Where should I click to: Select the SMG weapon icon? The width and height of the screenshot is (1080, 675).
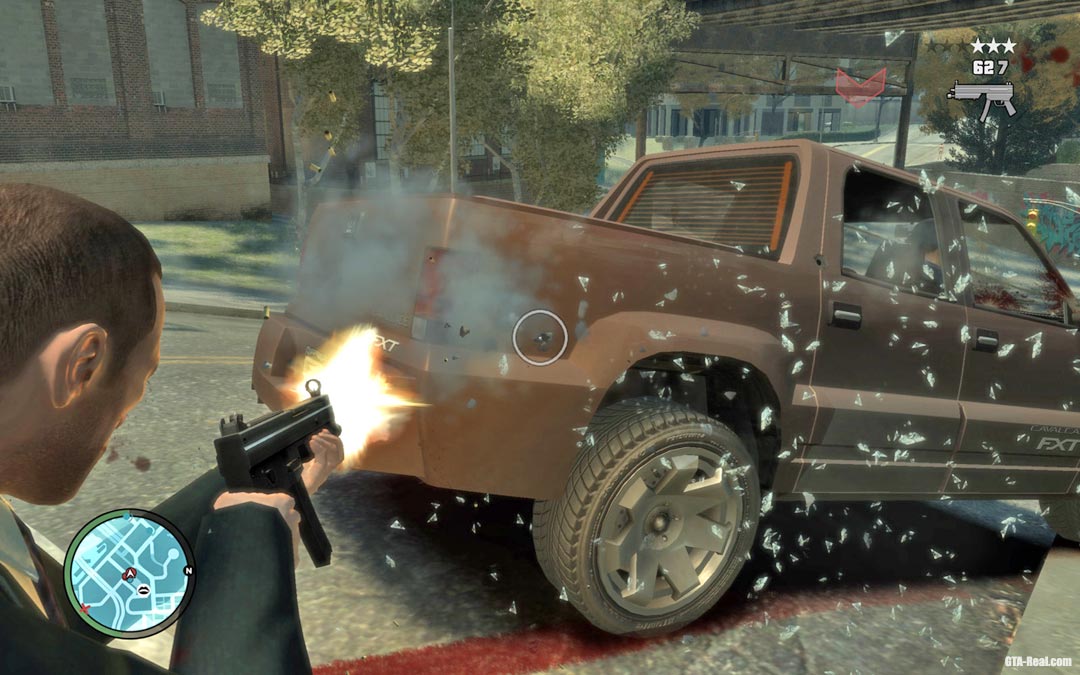(981, 97)
